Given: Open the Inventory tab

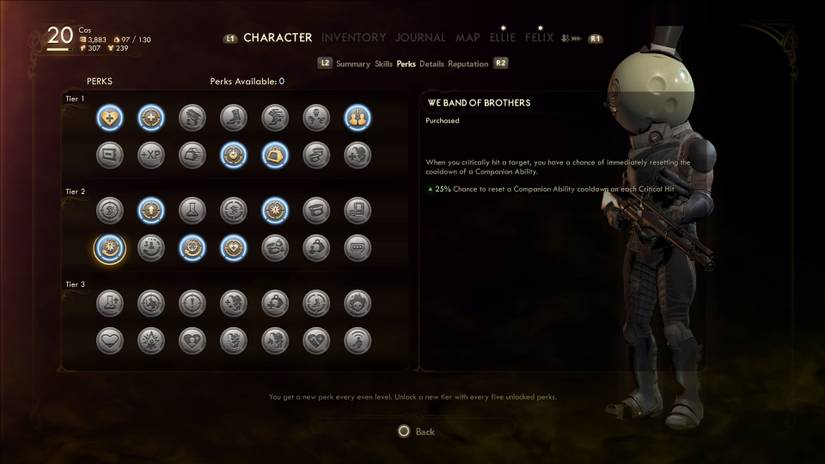Looking at the screenshot, I should tap(353, 38).
